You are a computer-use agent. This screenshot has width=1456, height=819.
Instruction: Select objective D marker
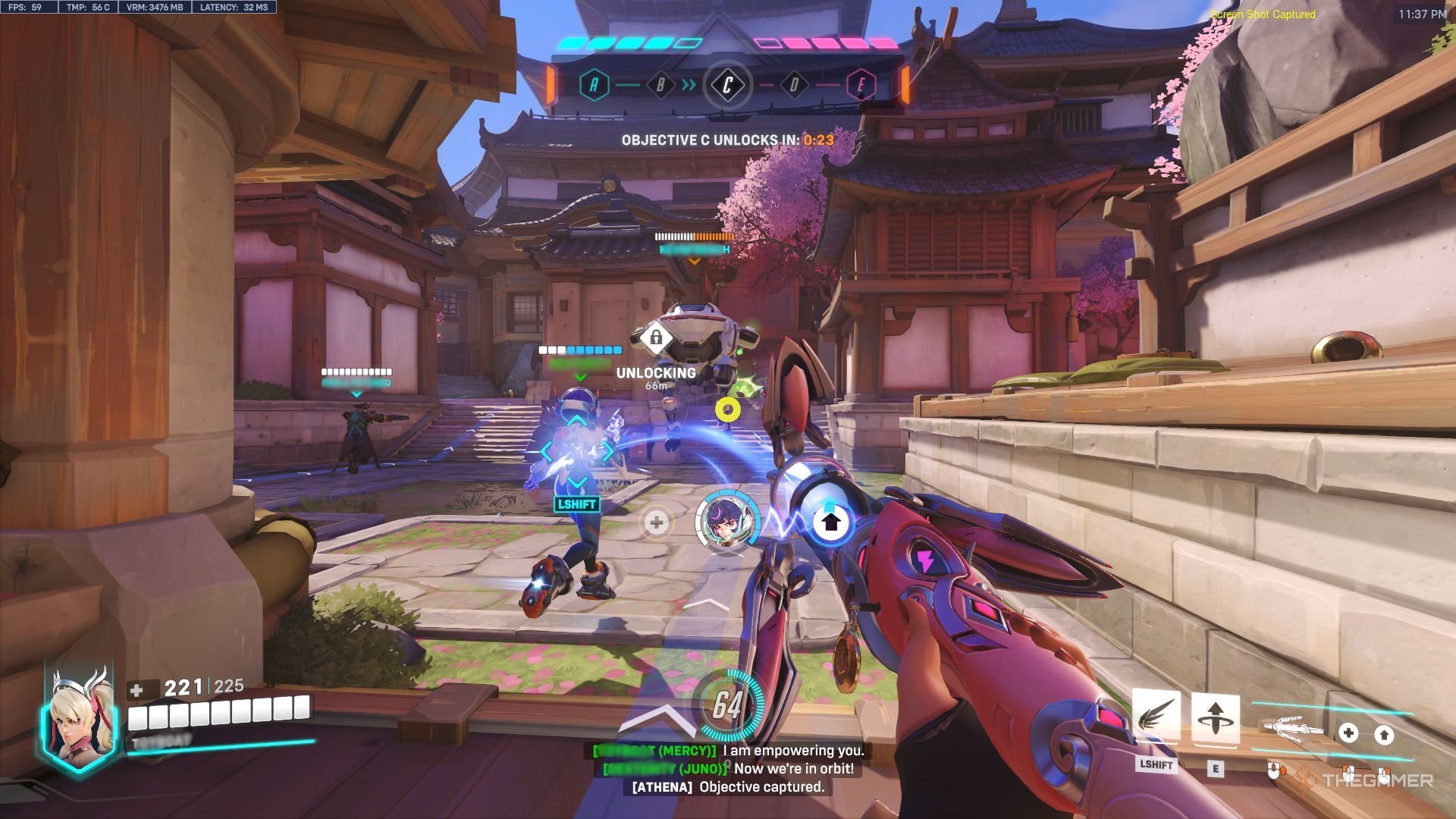tap(794, 85)
